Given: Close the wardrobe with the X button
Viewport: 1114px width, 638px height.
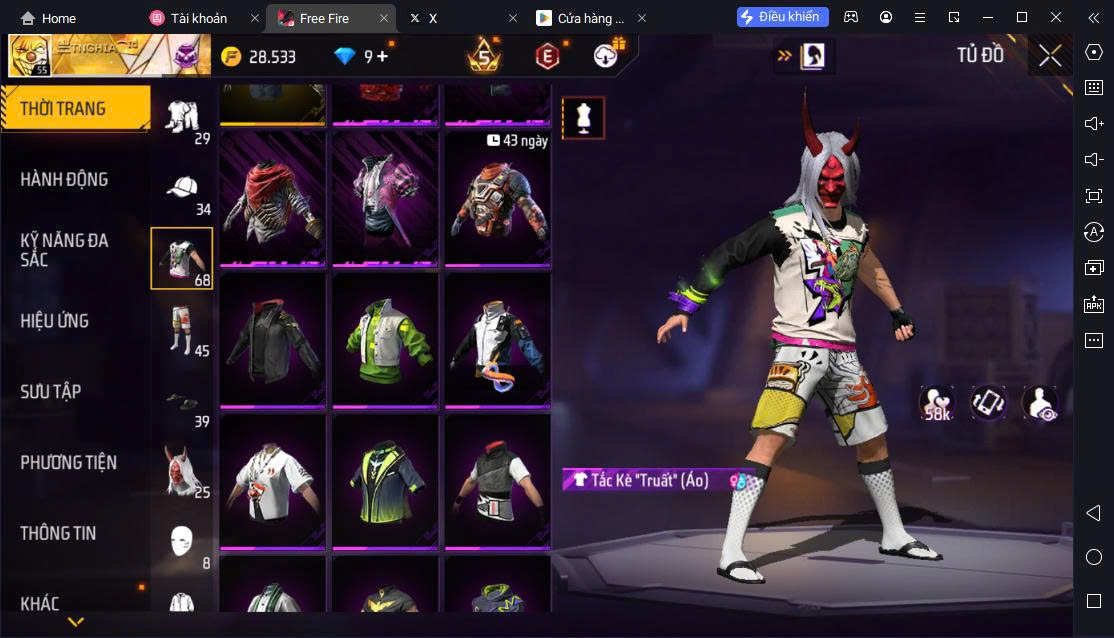Looking at the screenshot, I should pyautogui.click(x=1050, y=55).
